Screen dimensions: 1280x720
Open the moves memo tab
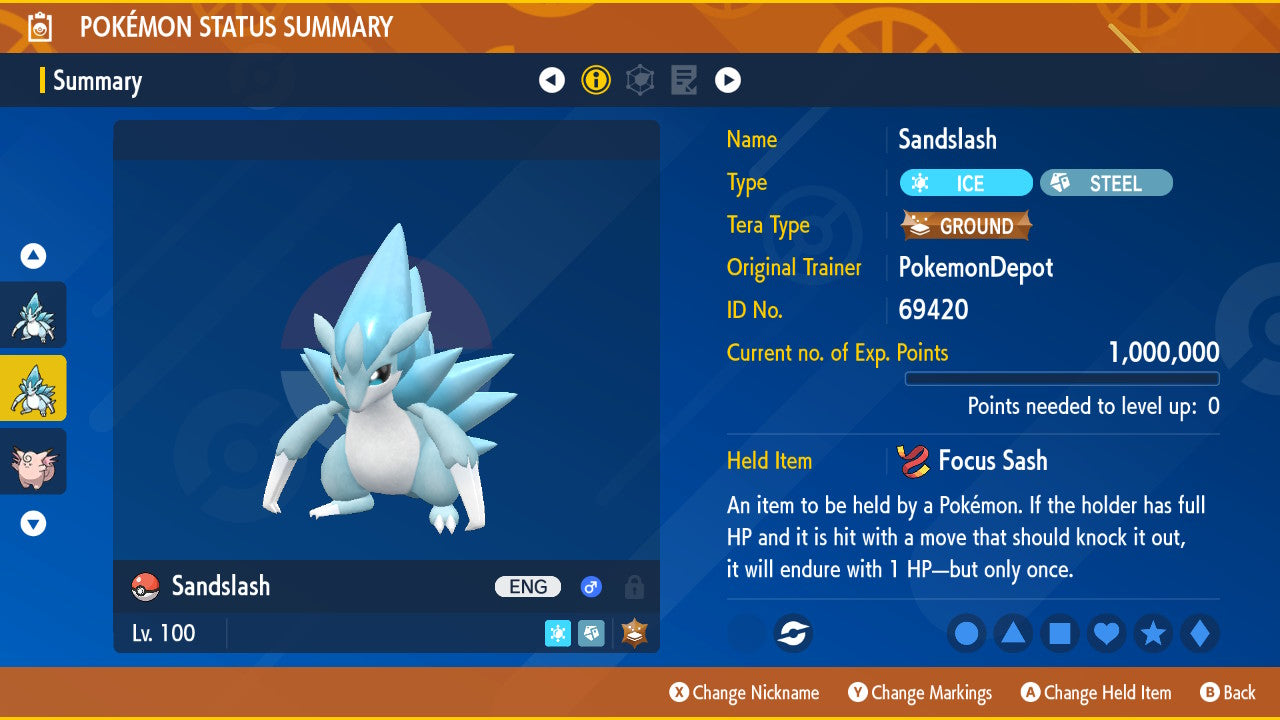(684, 80)
